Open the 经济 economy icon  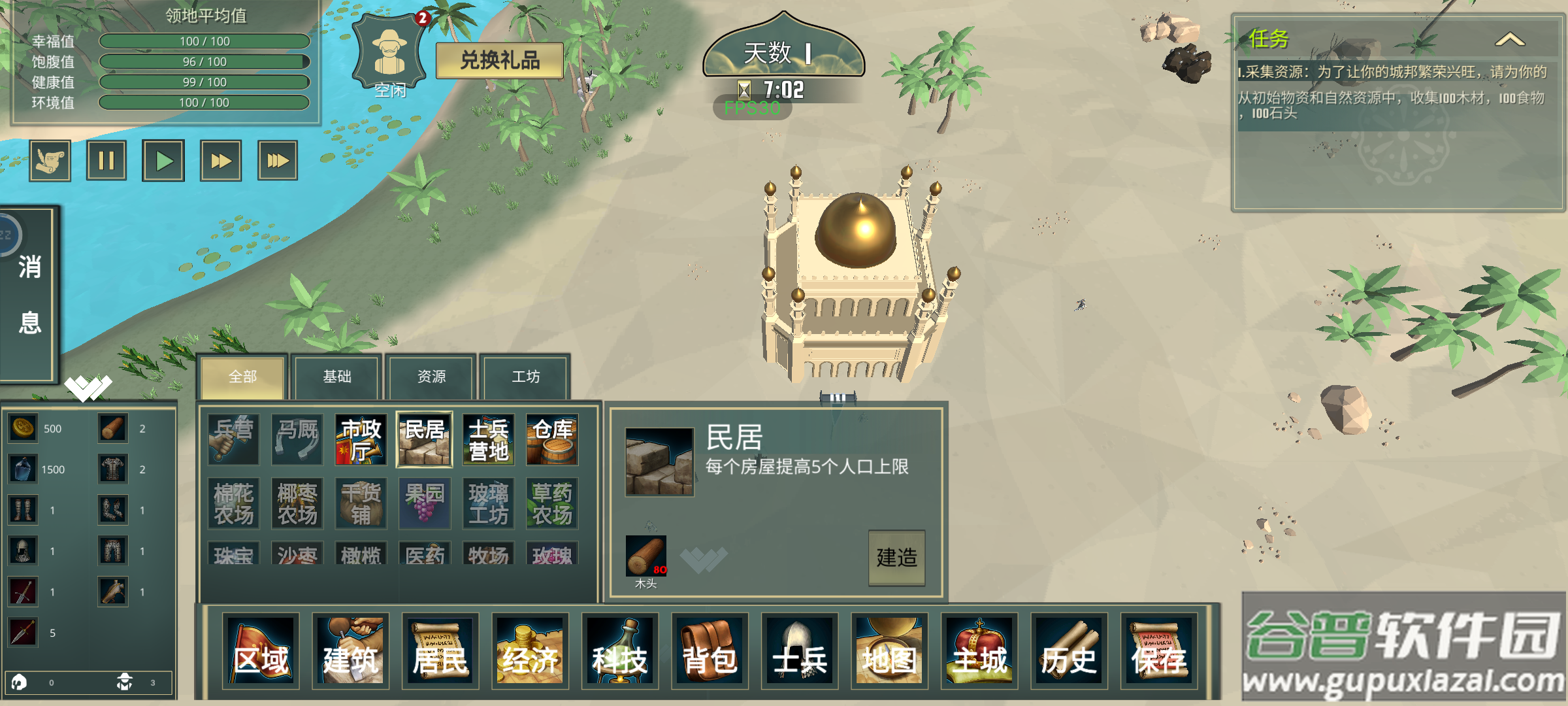click(531, 652)
